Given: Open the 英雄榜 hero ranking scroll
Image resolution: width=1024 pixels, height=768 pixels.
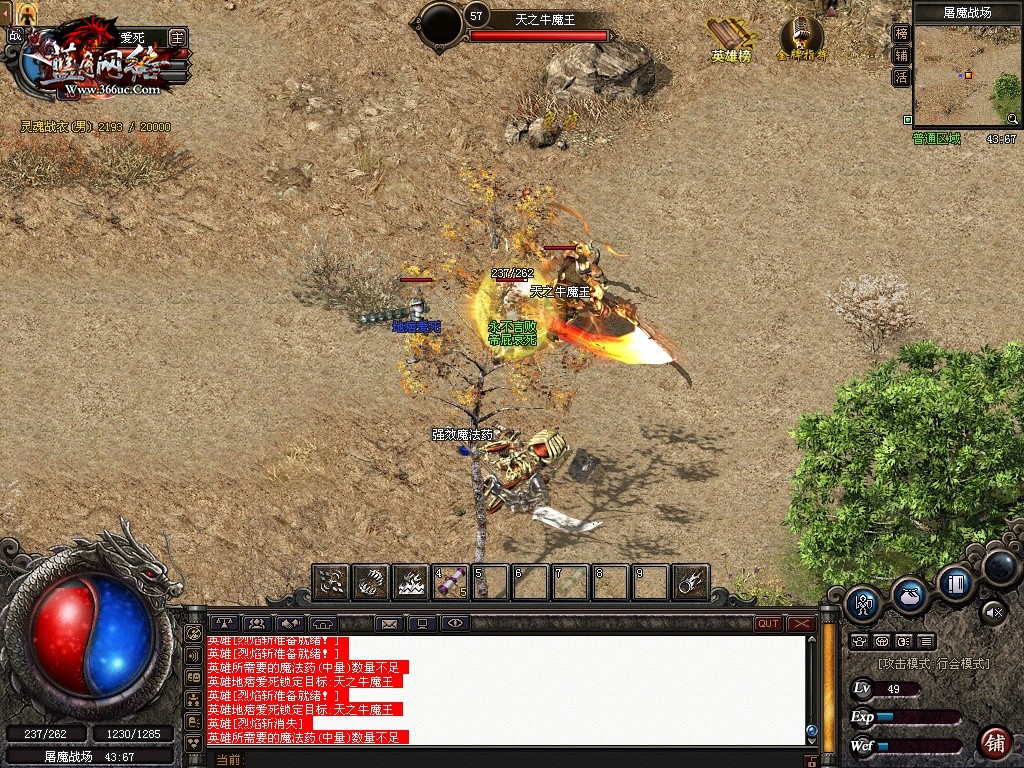Looking at the screenshot, I should click(x=731, y=39).
